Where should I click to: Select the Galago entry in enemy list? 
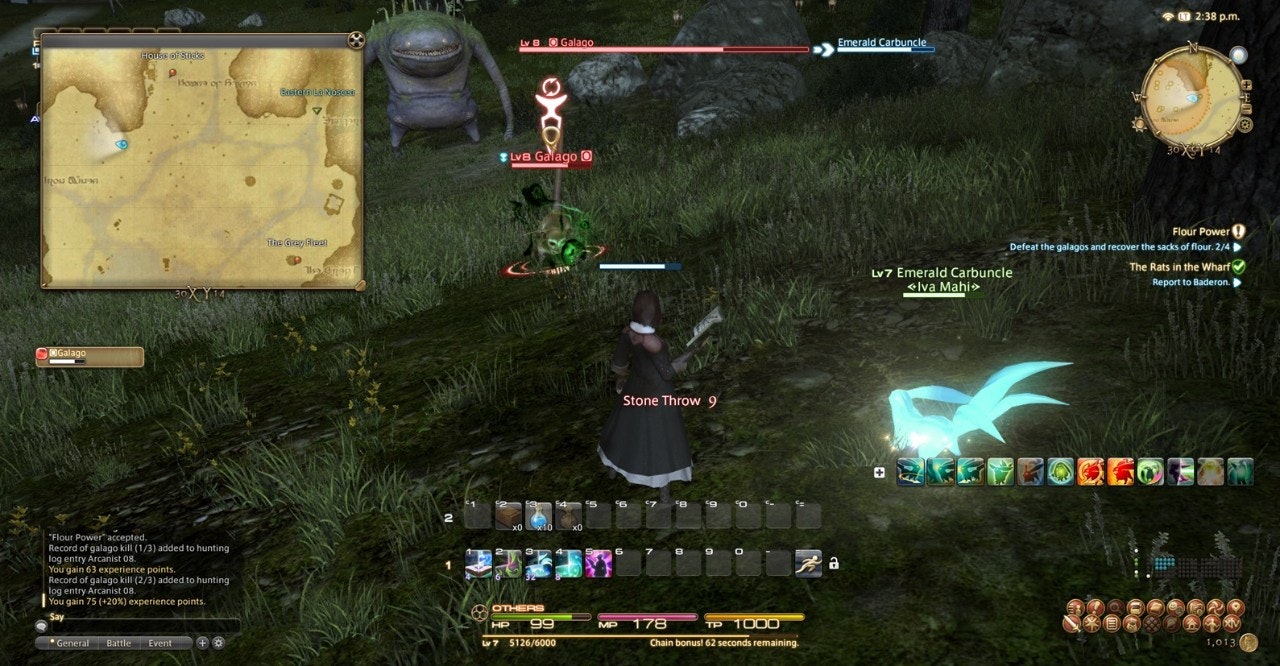[90, 356]
